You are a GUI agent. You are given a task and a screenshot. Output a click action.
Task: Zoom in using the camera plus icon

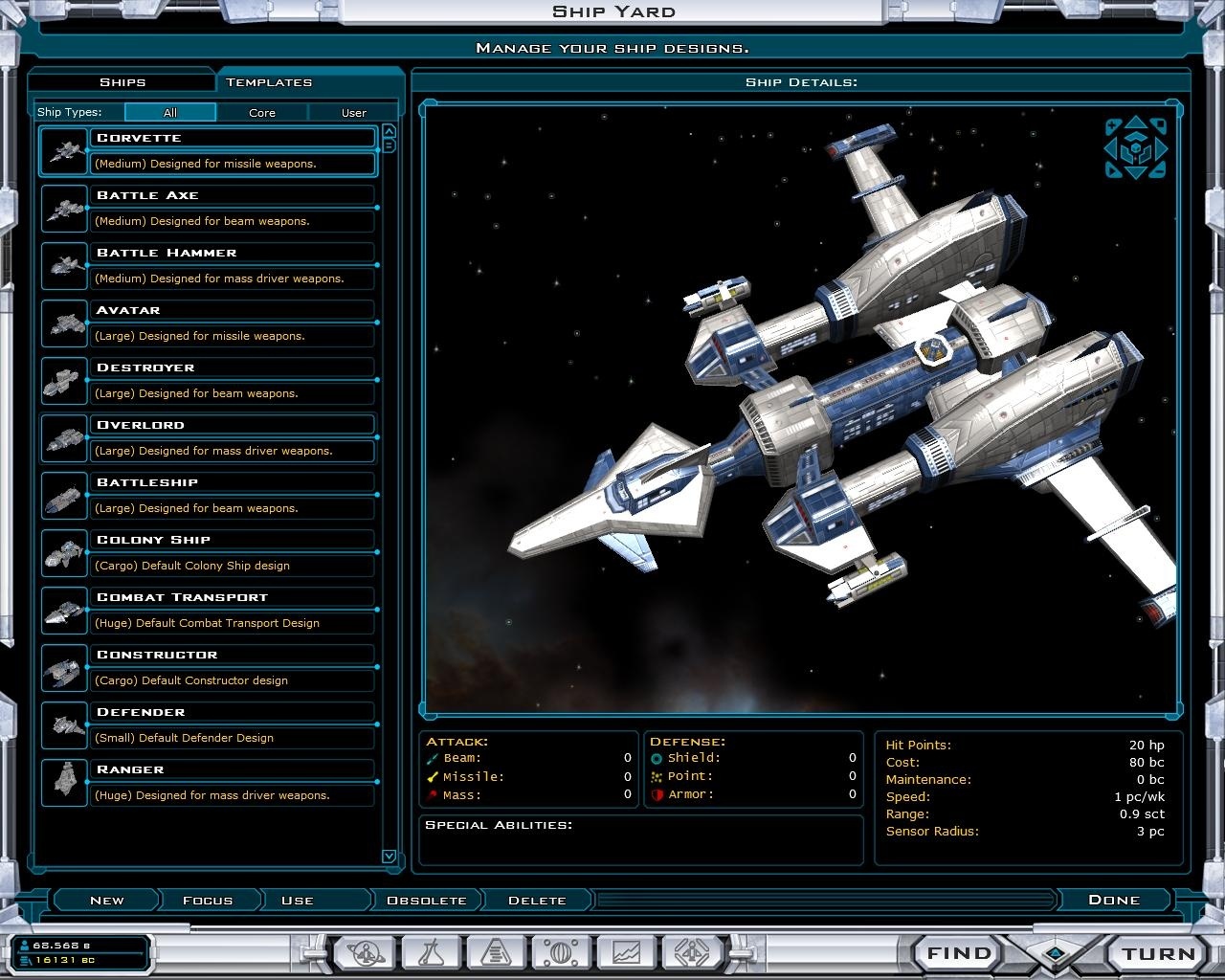pyautogui.click(x=1111, y=124)
